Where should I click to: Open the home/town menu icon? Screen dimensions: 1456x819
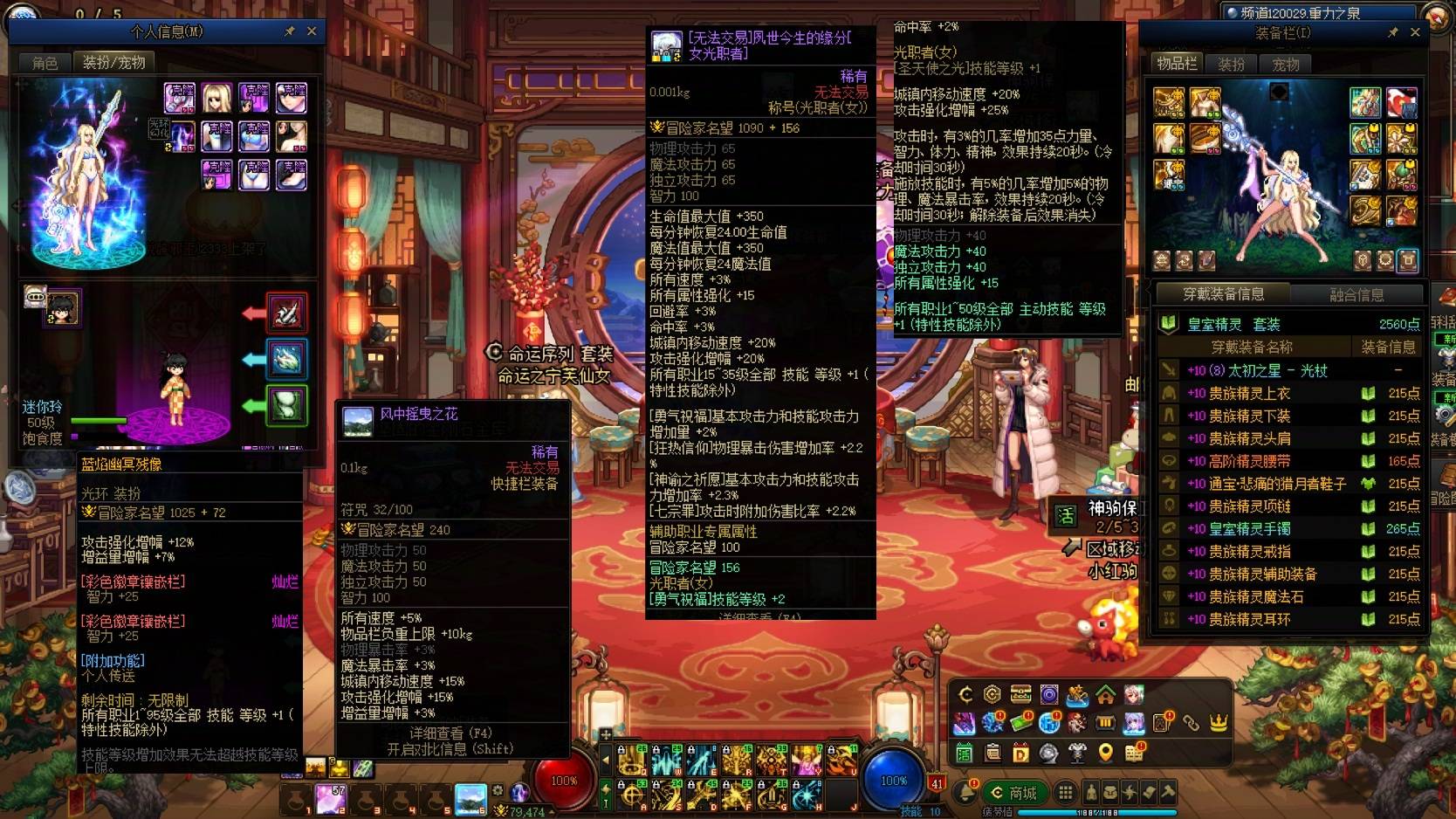pos(1105,694)
